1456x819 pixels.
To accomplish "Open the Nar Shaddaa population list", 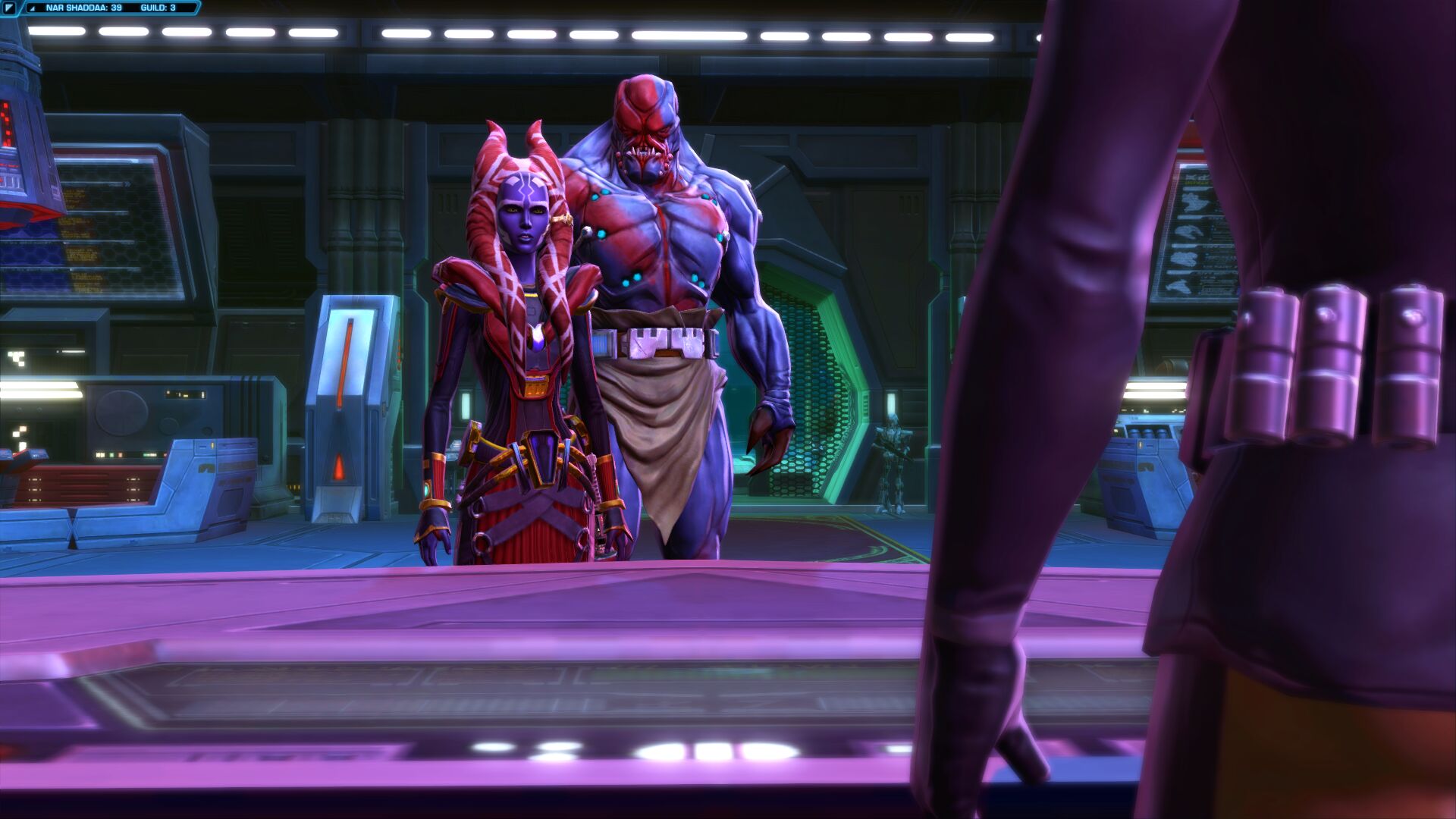I will tap(83, 8).
